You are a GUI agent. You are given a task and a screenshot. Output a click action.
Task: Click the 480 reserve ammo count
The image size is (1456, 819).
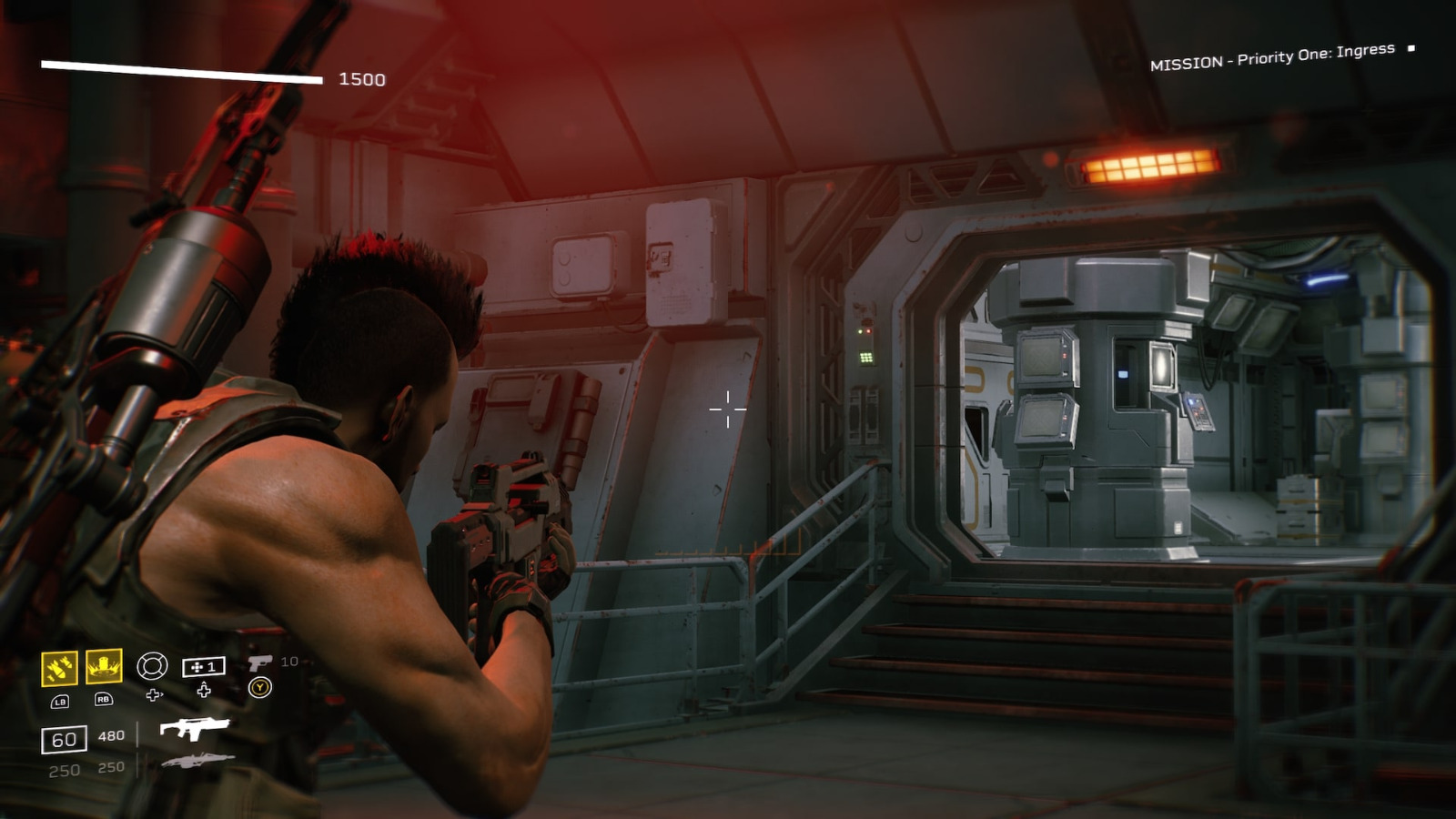click(112, 735)
